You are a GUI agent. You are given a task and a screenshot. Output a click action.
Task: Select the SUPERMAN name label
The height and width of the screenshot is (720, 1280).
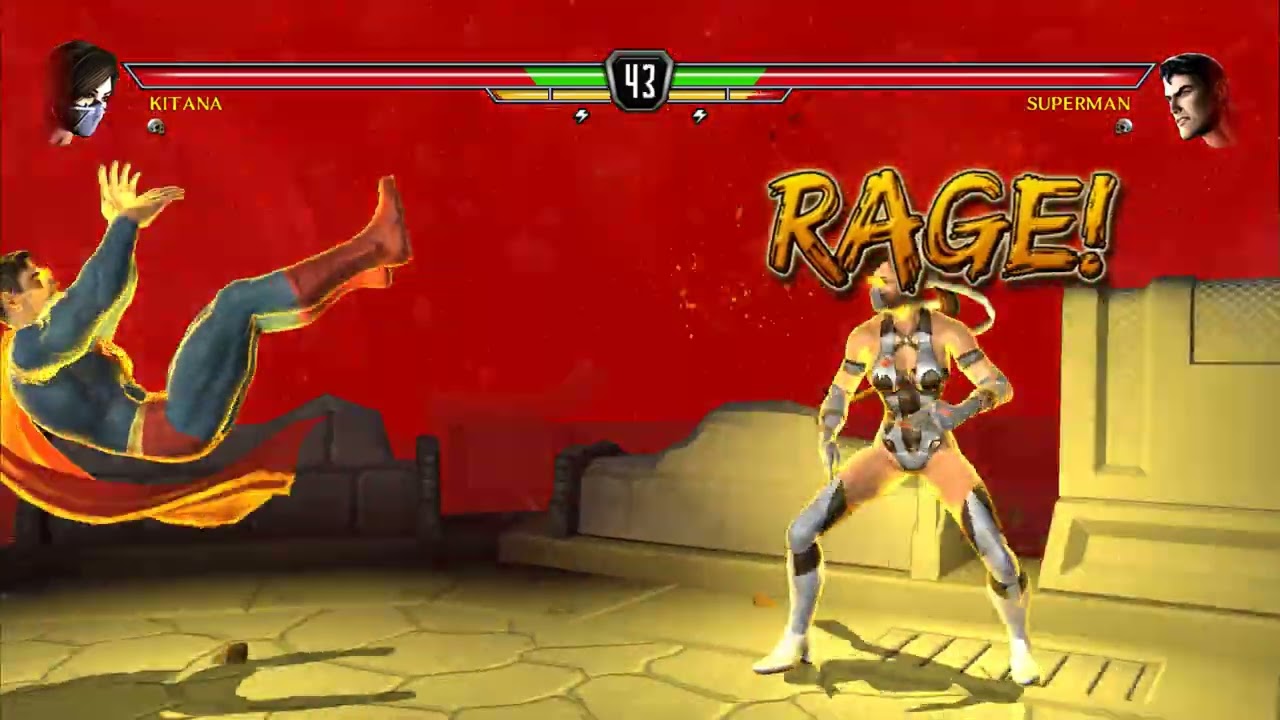[1078, 104]
